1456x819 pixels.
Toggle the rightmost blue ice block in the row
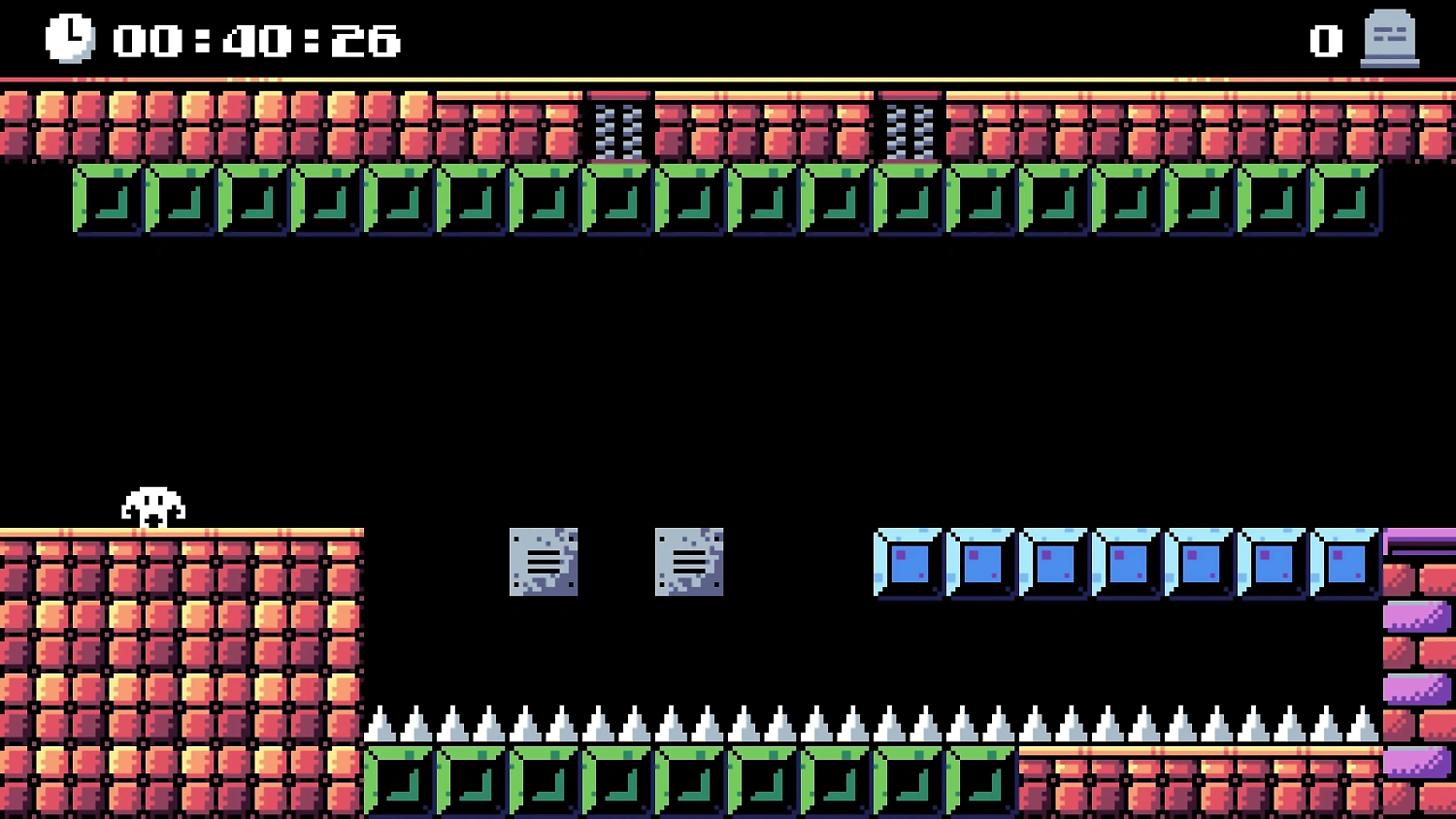[x=1343, y=563]
